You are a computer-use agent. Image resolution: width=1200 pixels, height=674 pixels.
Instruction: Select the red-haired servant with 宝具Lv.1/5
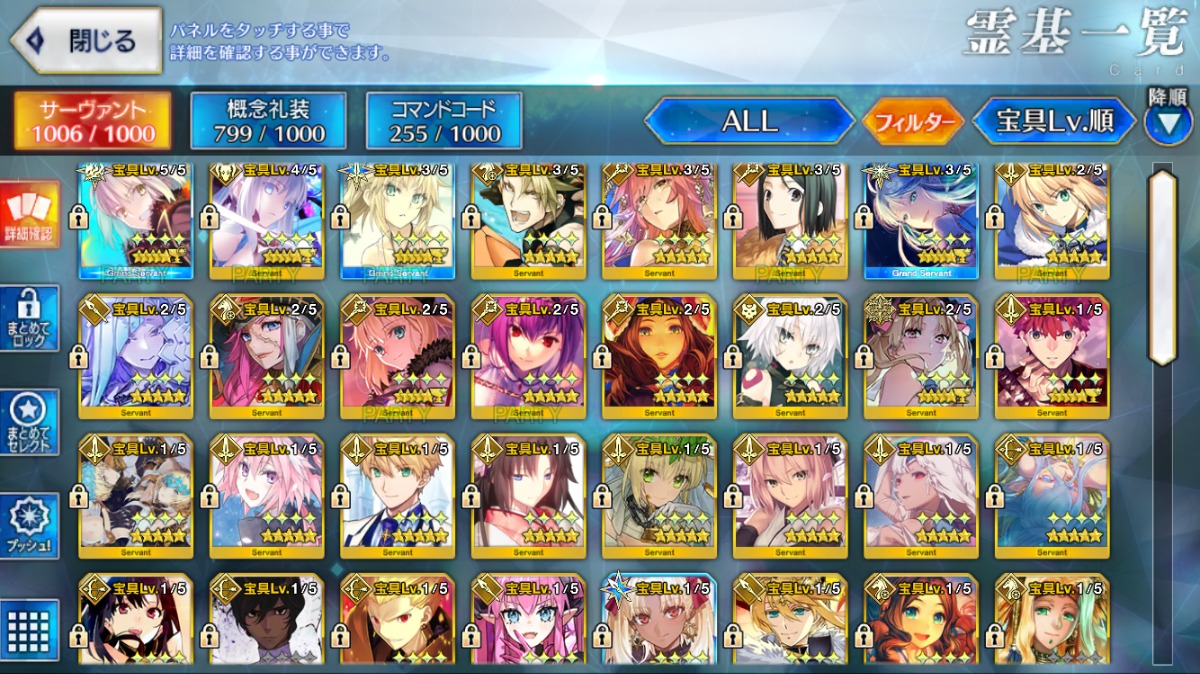tap(1051, 356)
